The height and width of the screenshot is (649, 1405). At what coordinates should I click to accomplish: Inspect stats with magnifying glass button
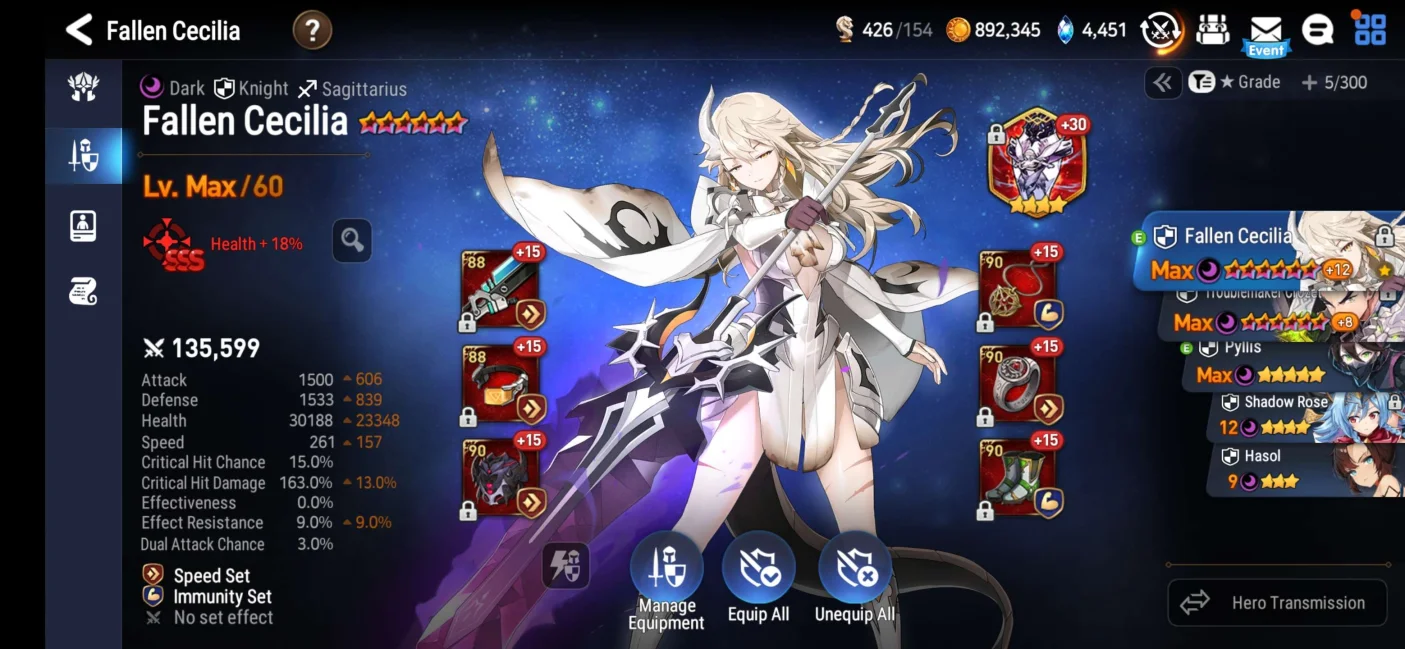pos(352,240)
